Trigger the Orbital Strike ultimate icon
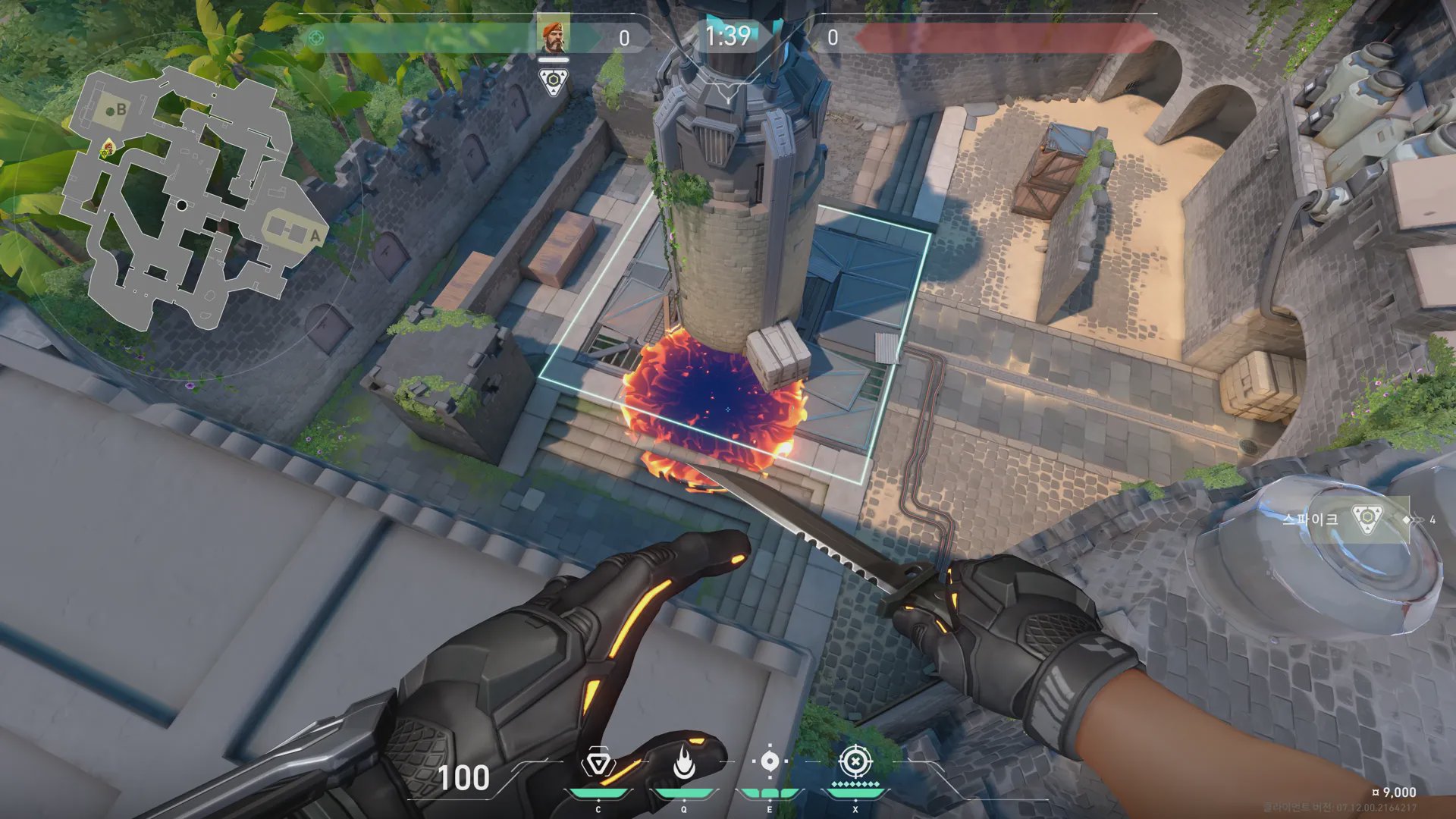1456x819 pixels. [855, 761]
